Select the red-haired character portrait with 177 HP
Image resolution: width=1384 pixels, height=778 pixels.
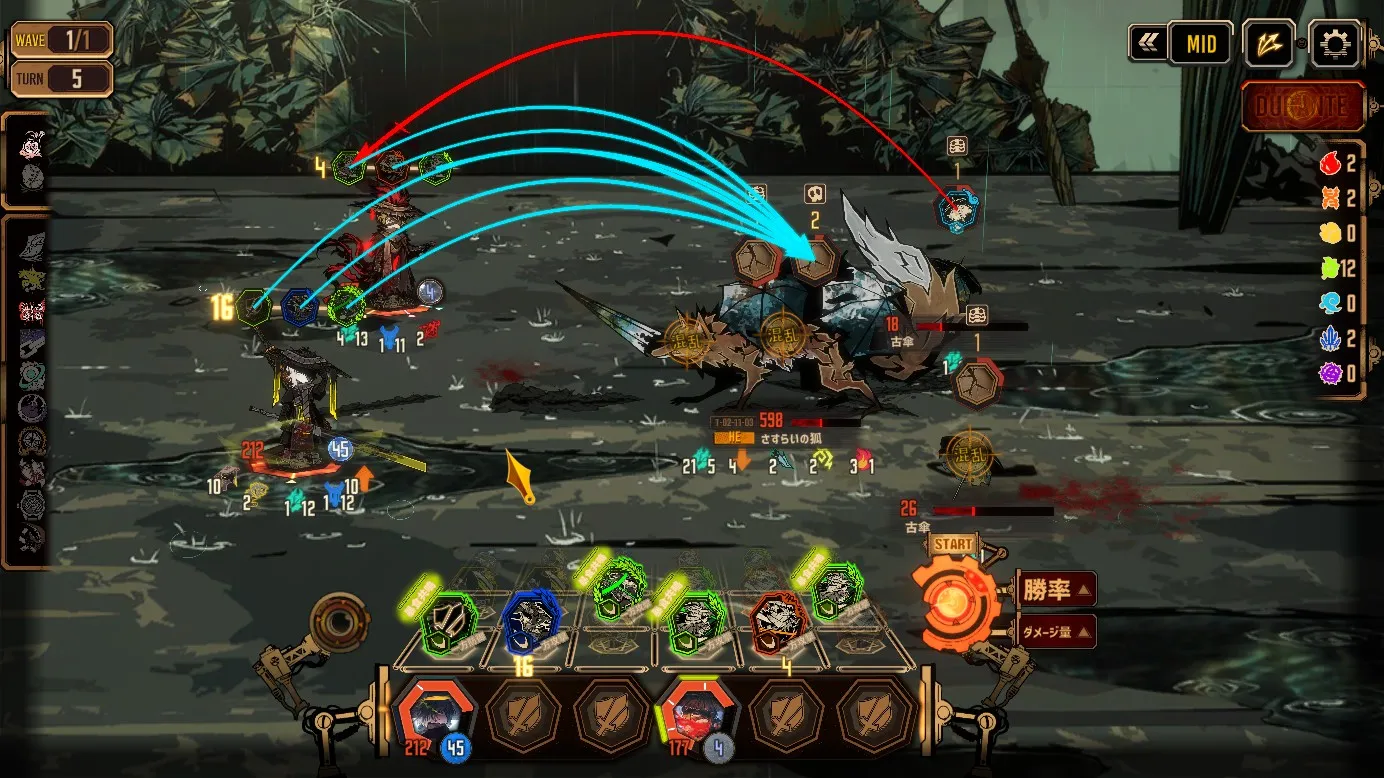point(696,714)
